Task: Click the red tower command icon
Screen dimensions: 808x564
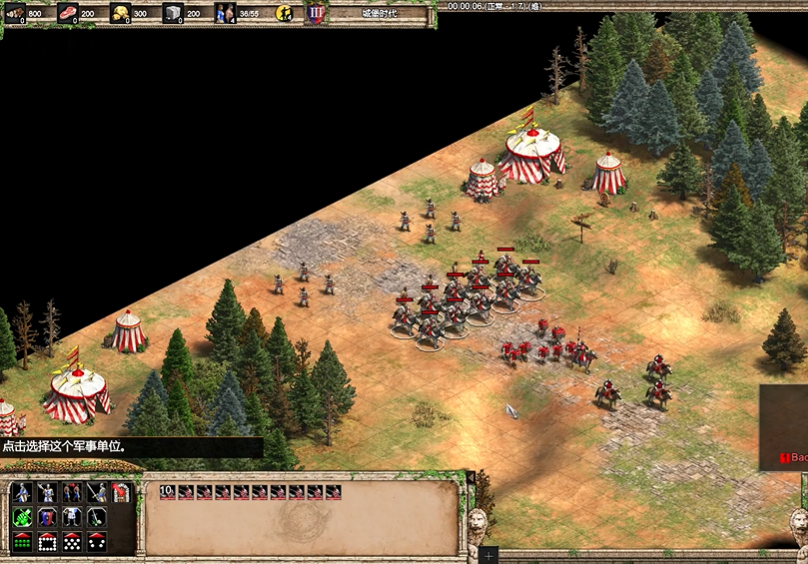Action: pos(121,492)
